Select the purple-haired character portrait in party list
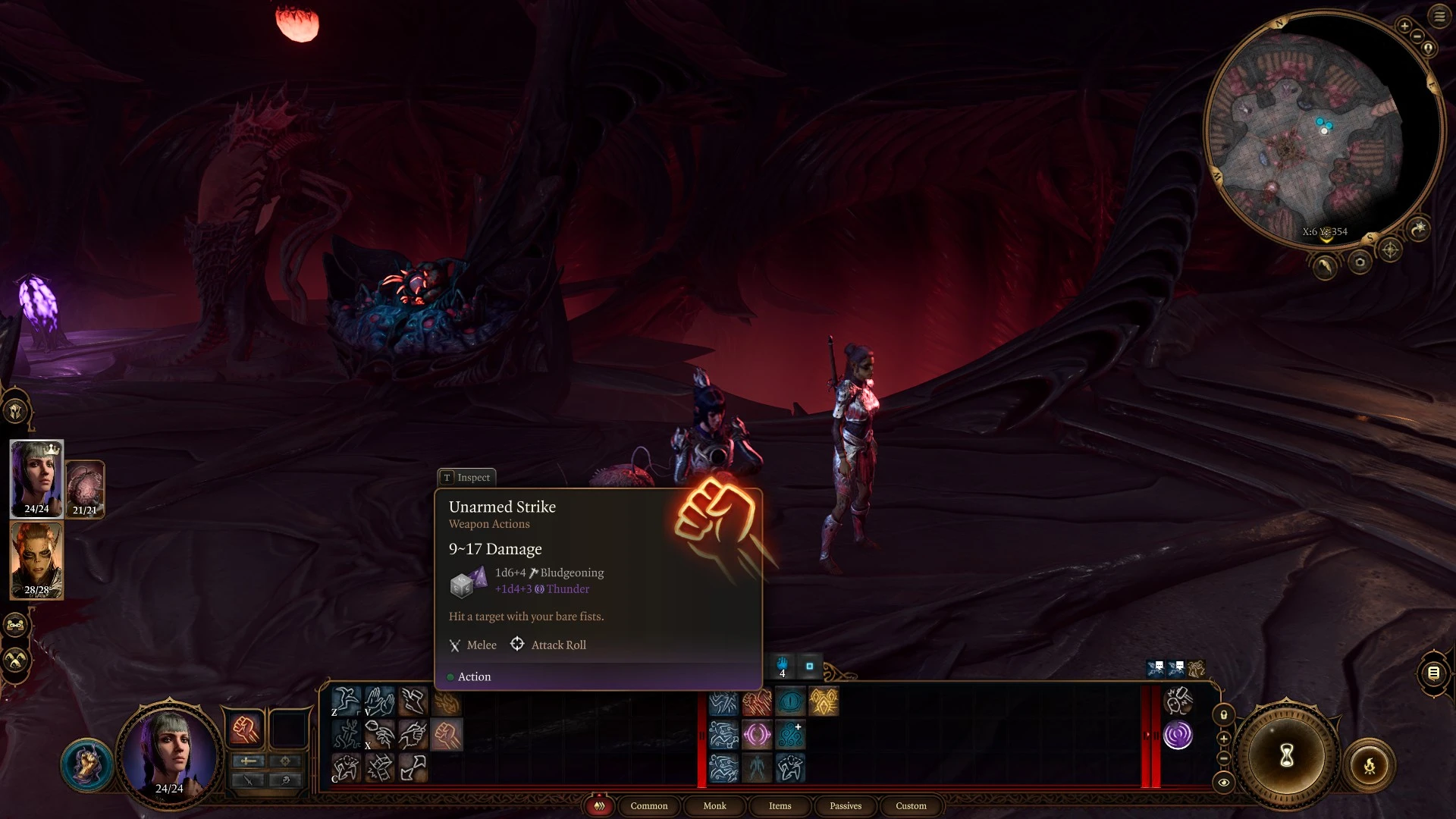Viewport: 1456px width, 819px height. (x=36, y=478)
